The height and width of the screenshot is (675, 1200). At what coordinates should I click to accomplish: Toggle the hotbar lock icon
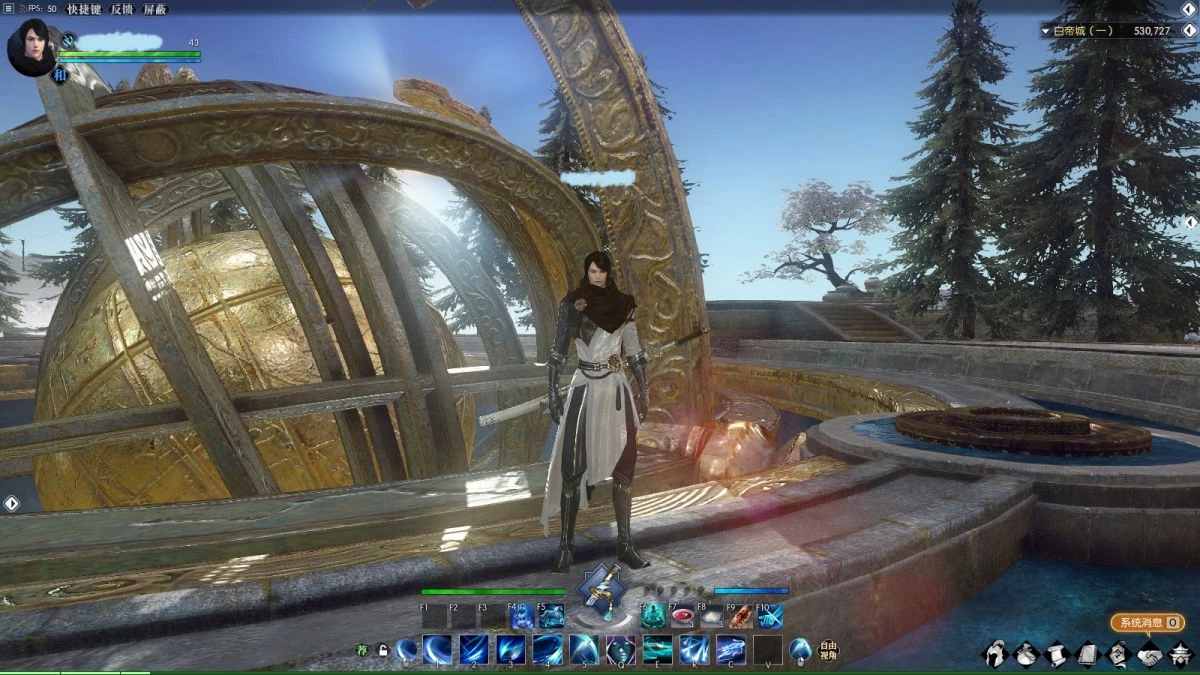tap(382, 650)
